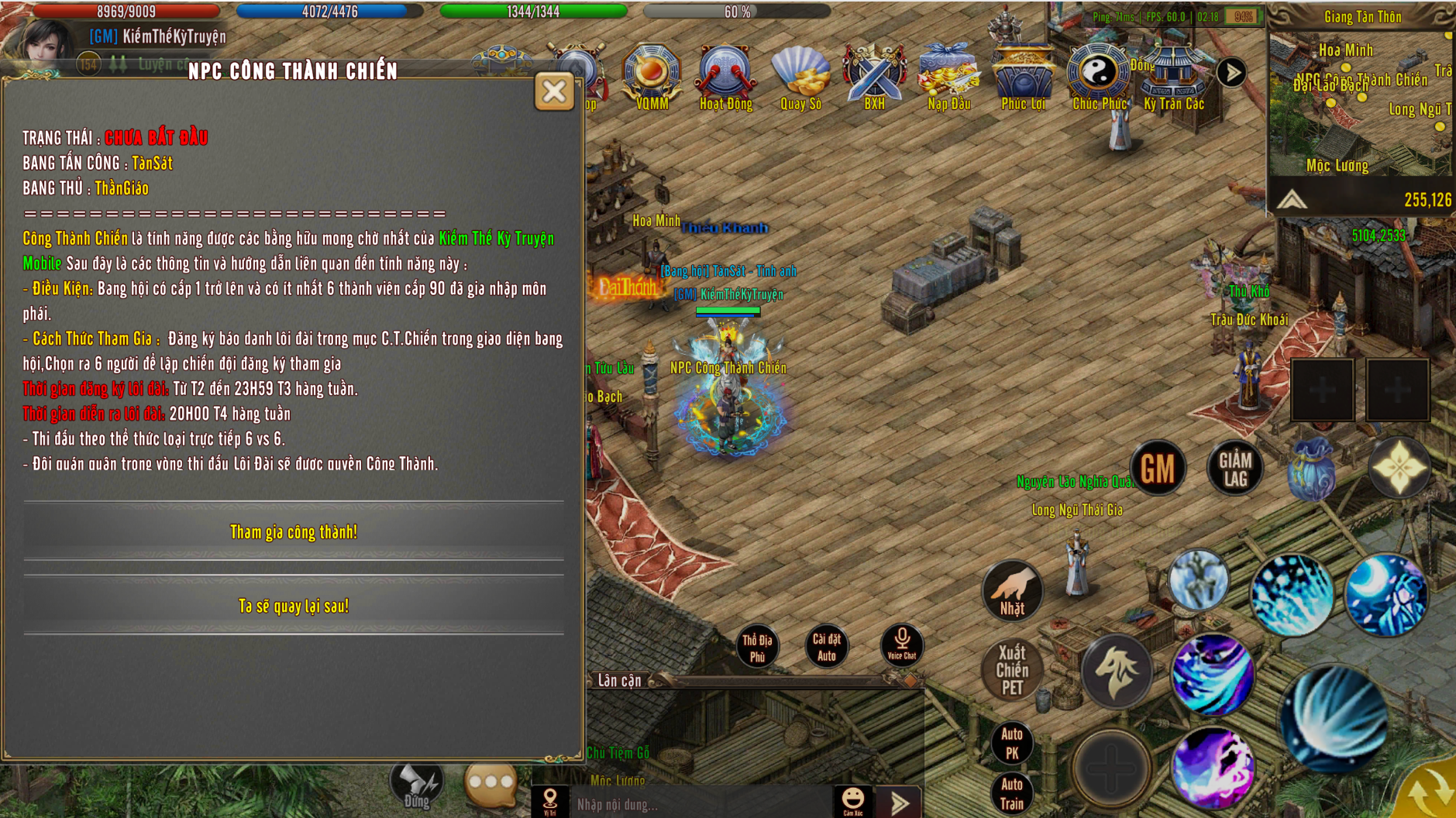Open the VQMM lucky wheel
The image size is (1456, 818).
tap(652, 76)
